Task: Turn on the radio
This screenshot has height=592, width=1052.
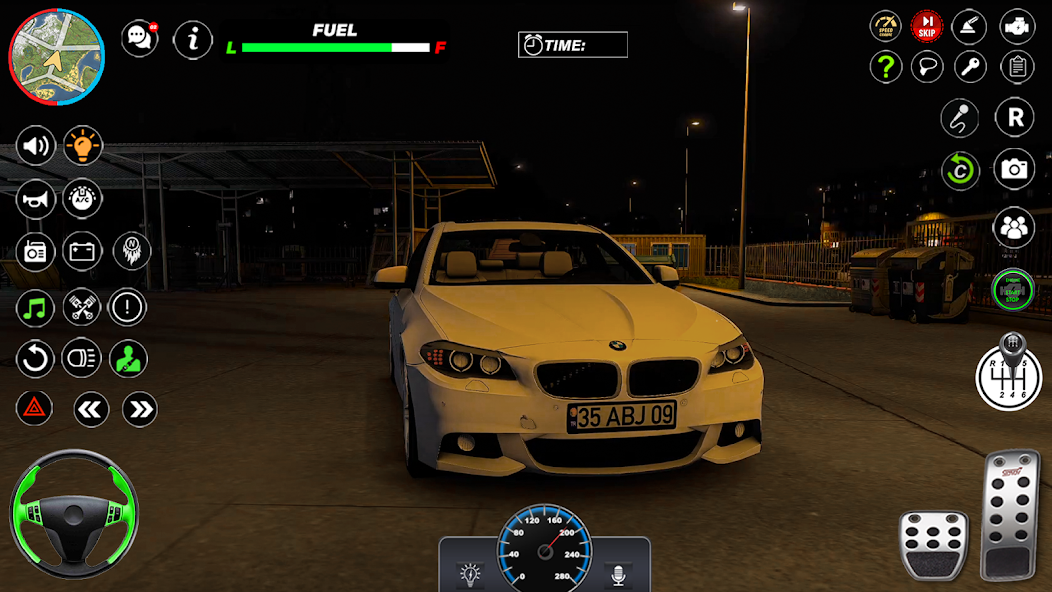Action: pyautogui.click(x=36, y=251)
